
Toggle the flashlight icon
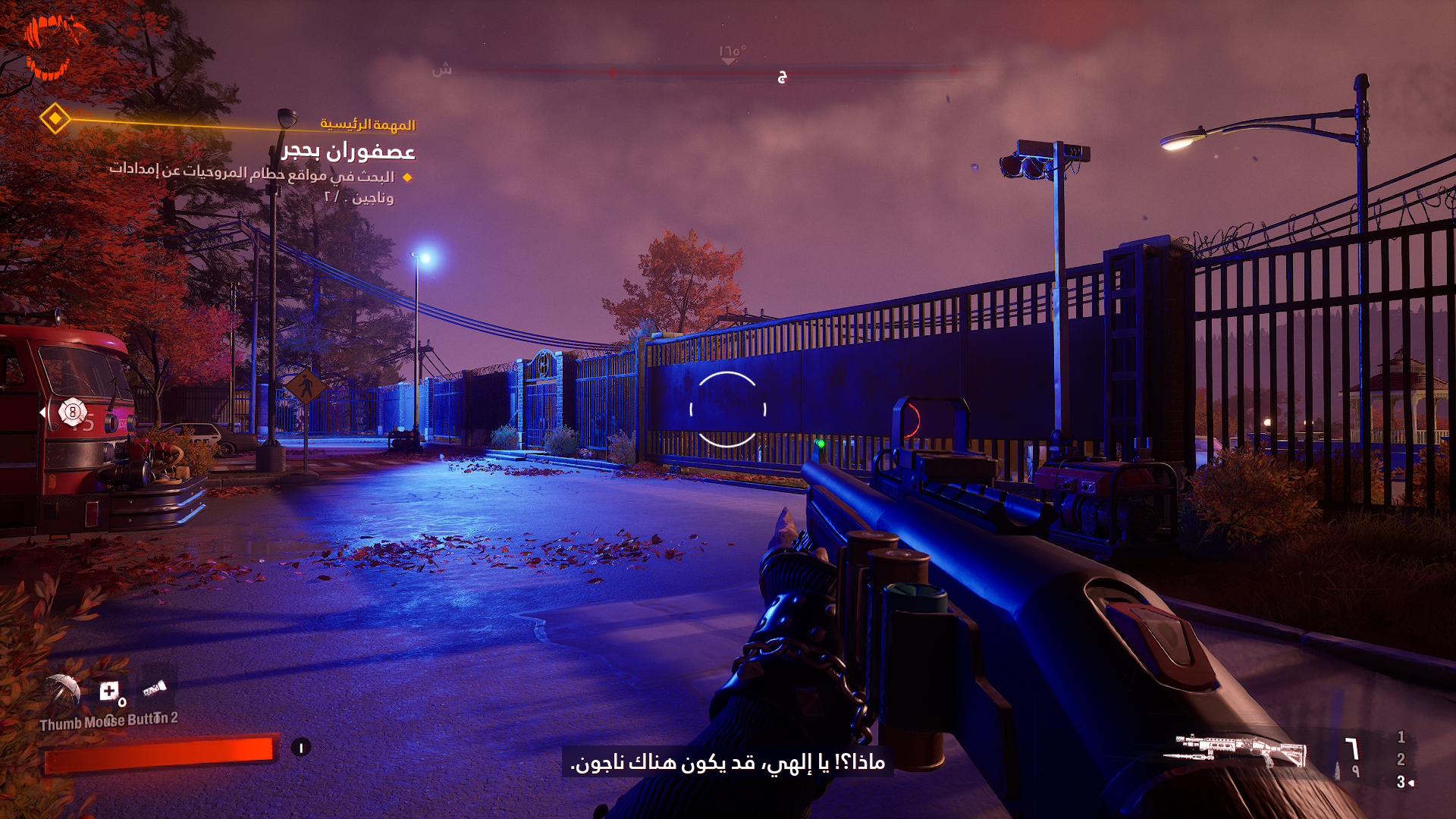tap(155, 689)
